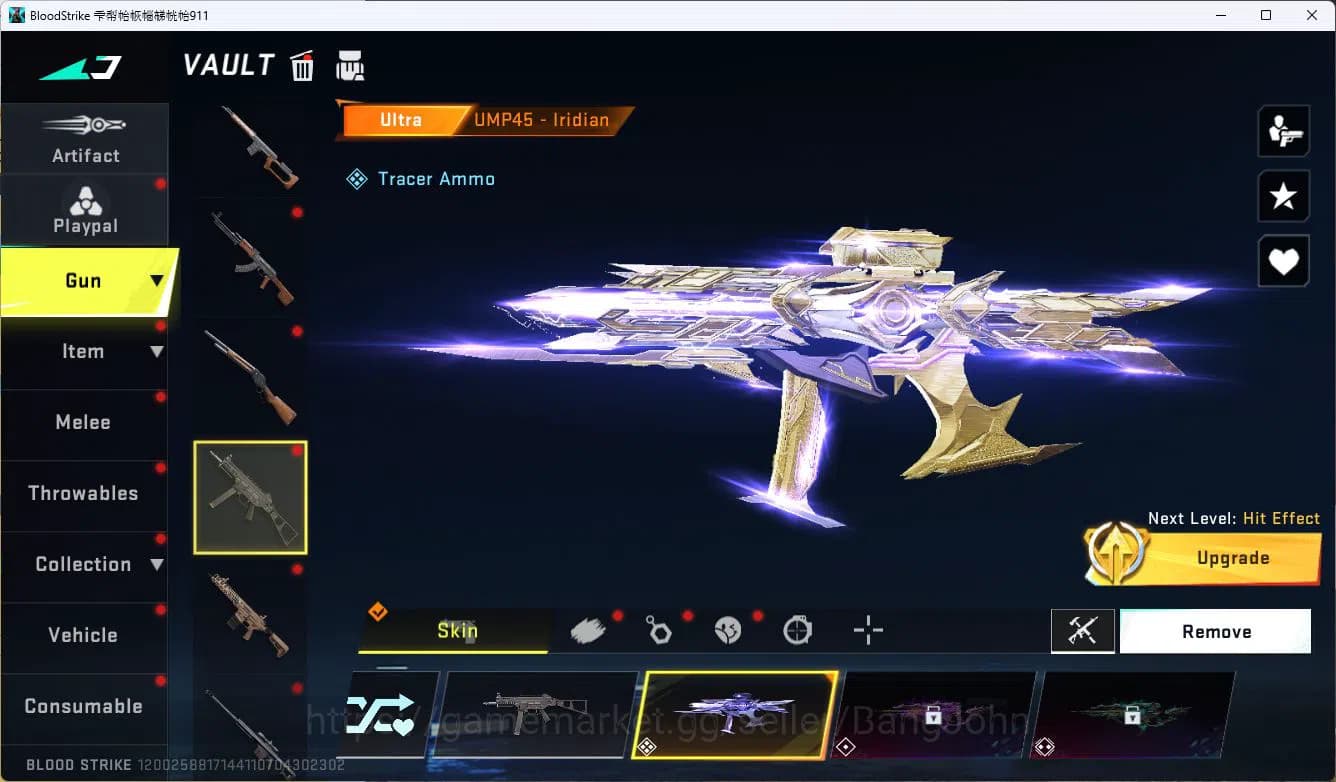1336x782 pixels.
Task: Select the locked purple skin thumbnail
Action: [937, 714]
